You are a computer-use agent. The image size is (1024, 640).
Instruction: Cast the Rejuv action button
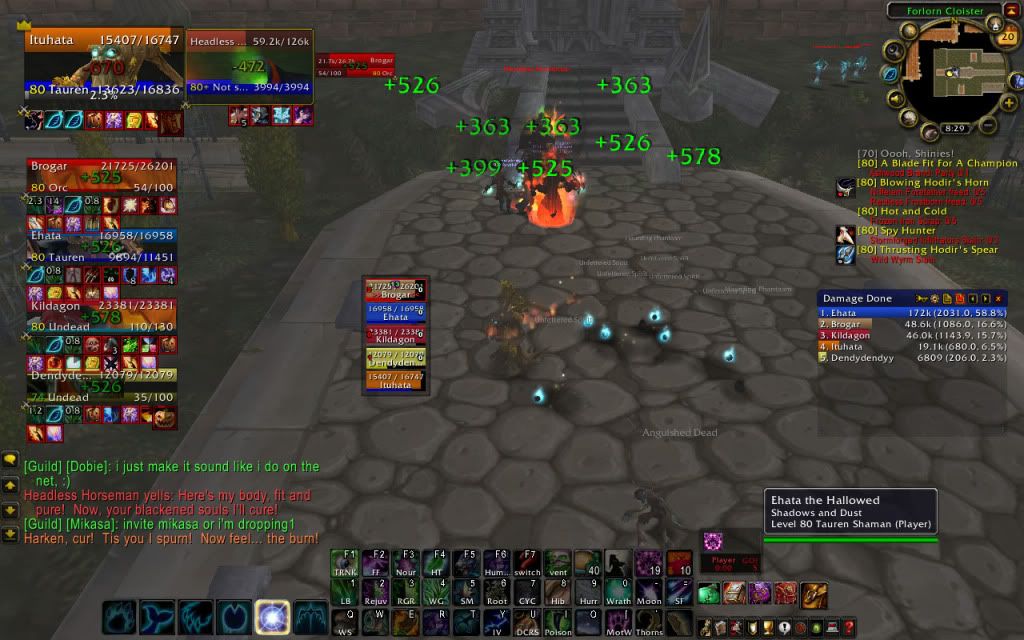click(x=375, y=592)
